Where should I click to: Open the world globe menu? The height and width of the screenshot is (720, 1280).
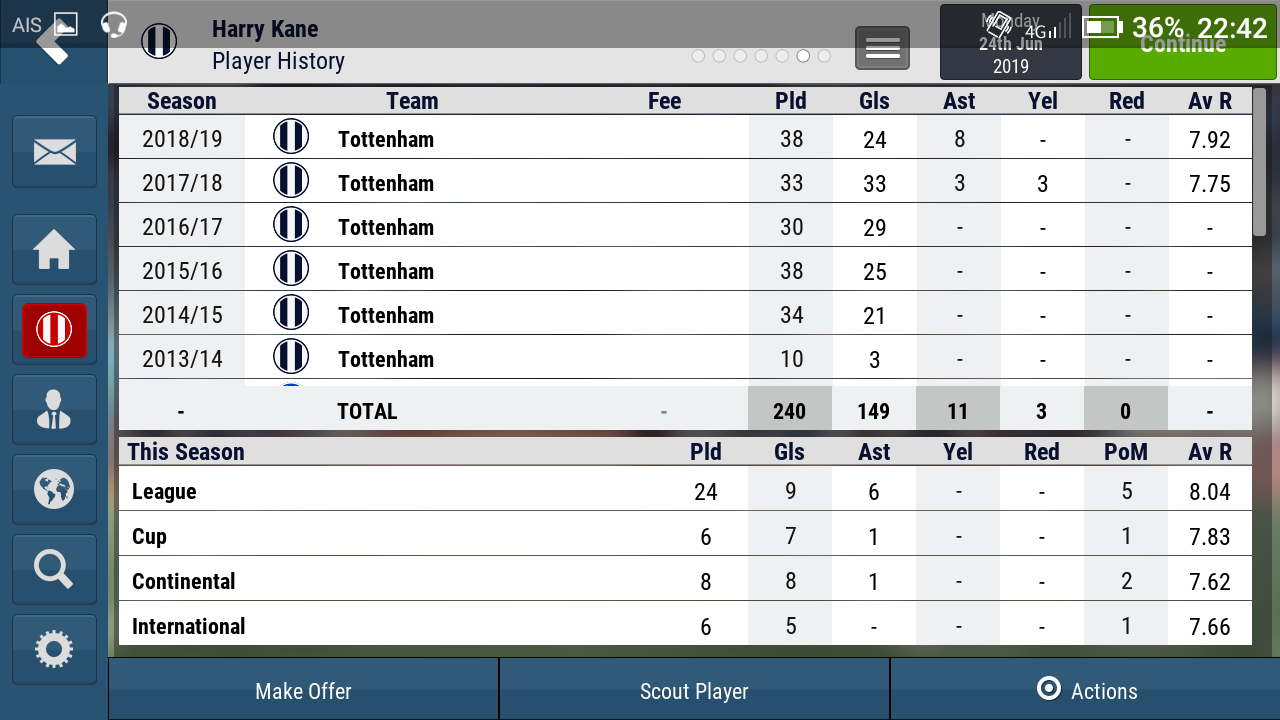pos(54,490)
